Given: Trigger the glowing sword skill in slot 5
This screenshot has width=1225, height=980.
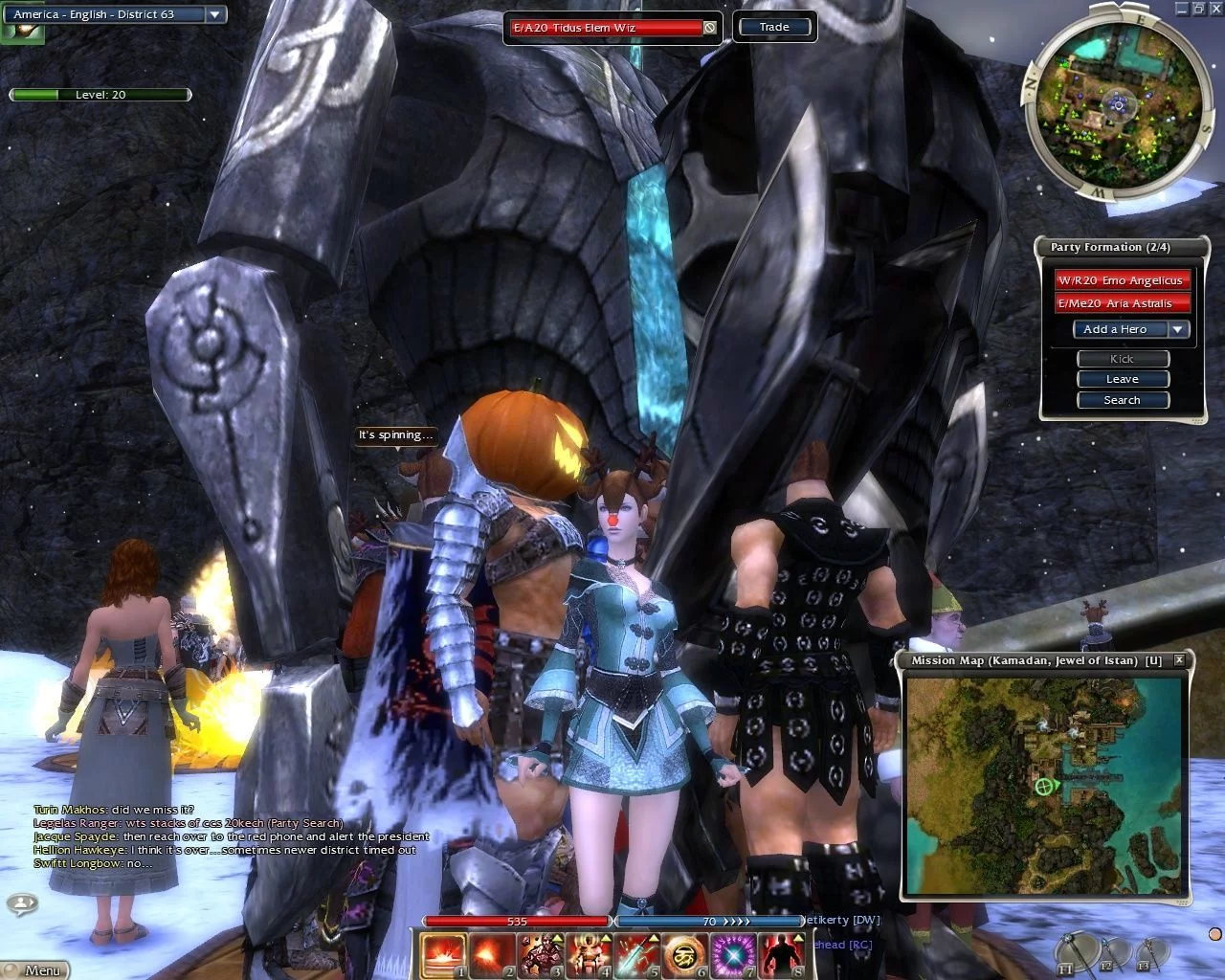Looking at the screenshot, I should point(636,954).
